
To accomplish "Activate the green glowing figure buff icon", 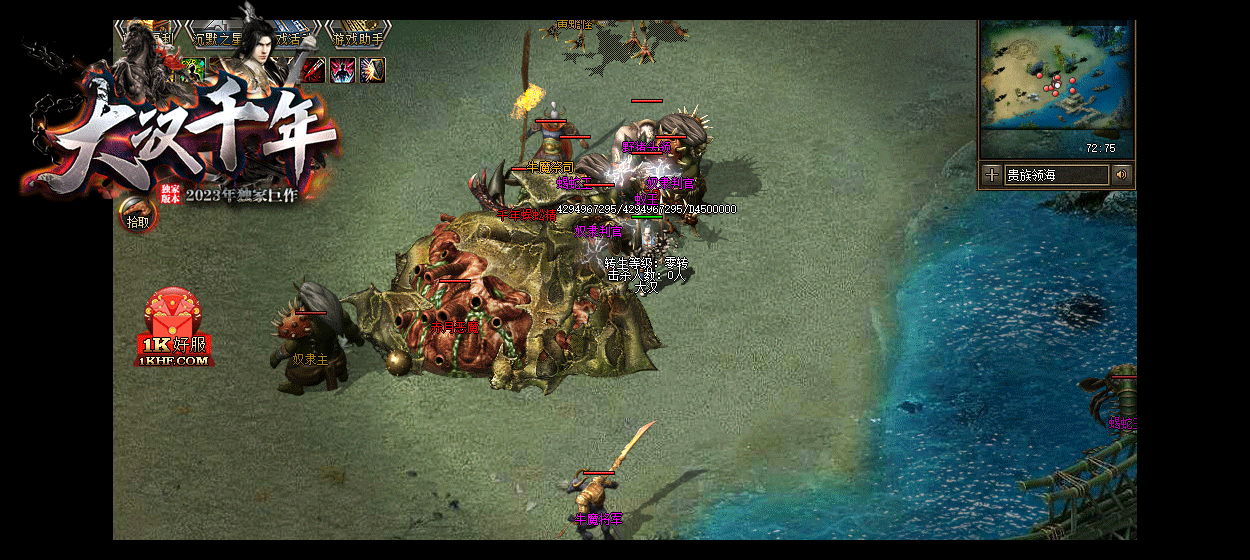I will pyautogui.click(x=194, y=68).
